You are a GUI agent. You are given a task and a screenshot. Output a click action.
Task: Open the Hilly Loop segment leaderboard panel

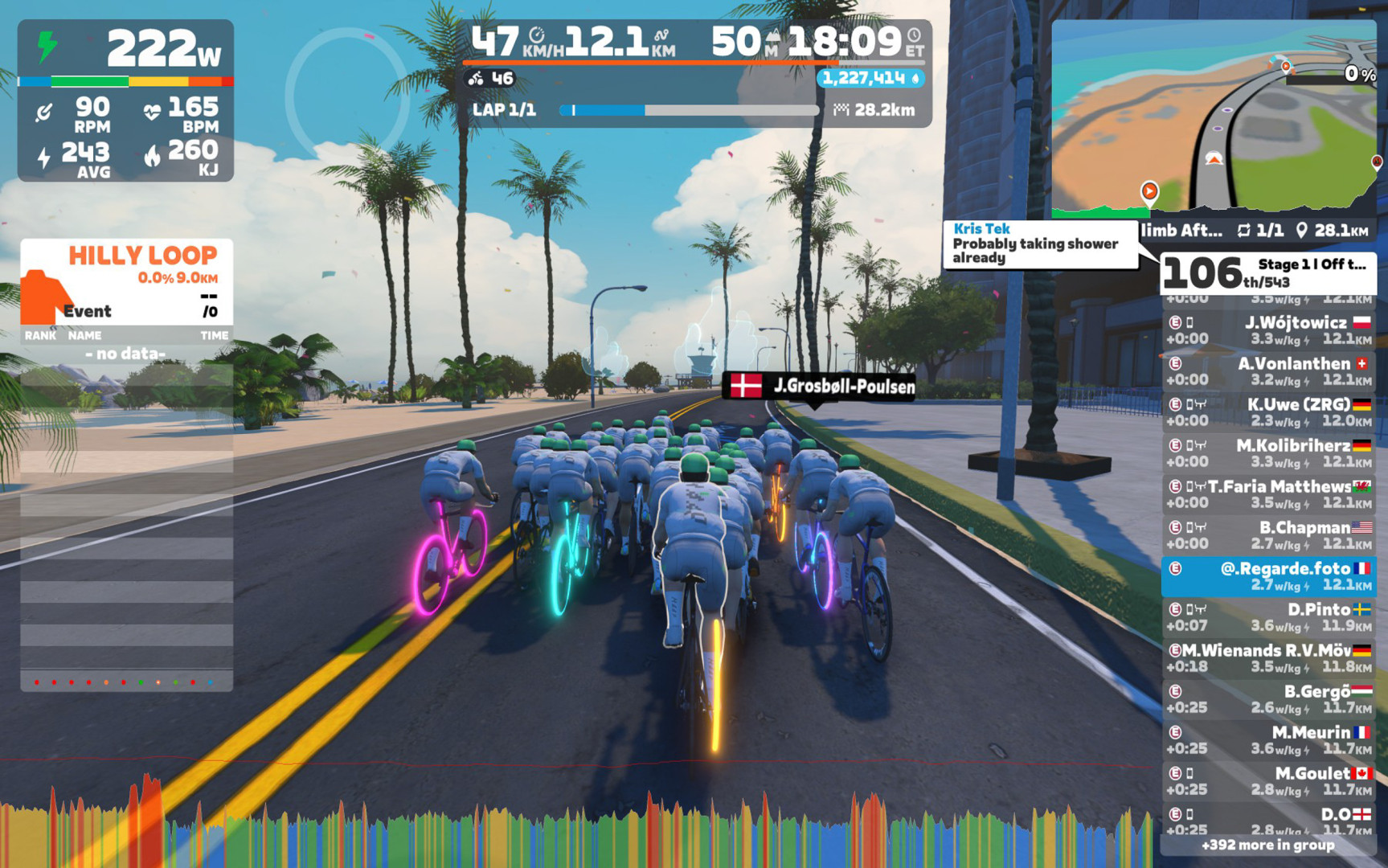tap(126, 281)
